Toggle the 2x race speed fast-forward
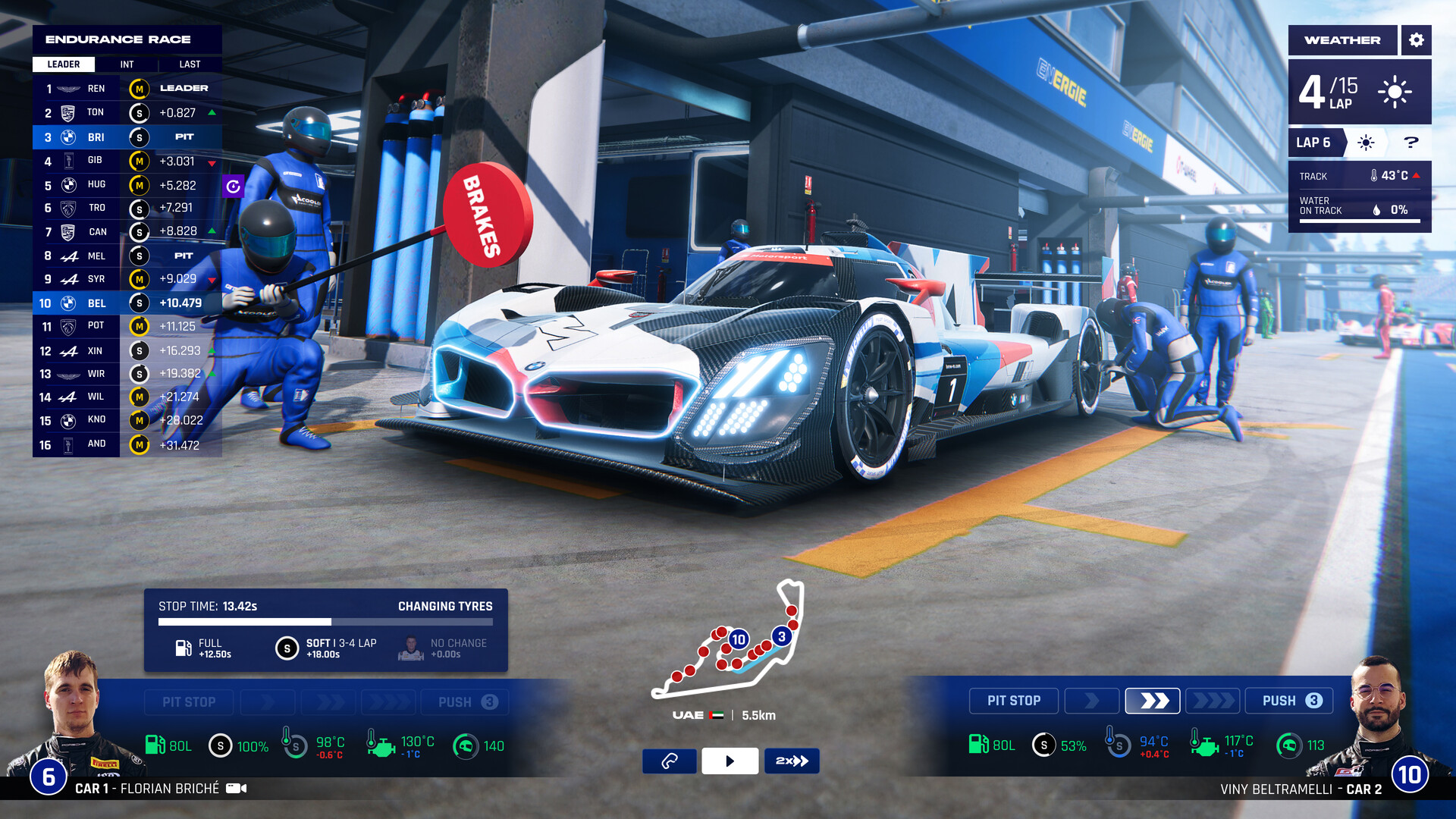This screenshot has height=819, width=1456. [792, 761]
